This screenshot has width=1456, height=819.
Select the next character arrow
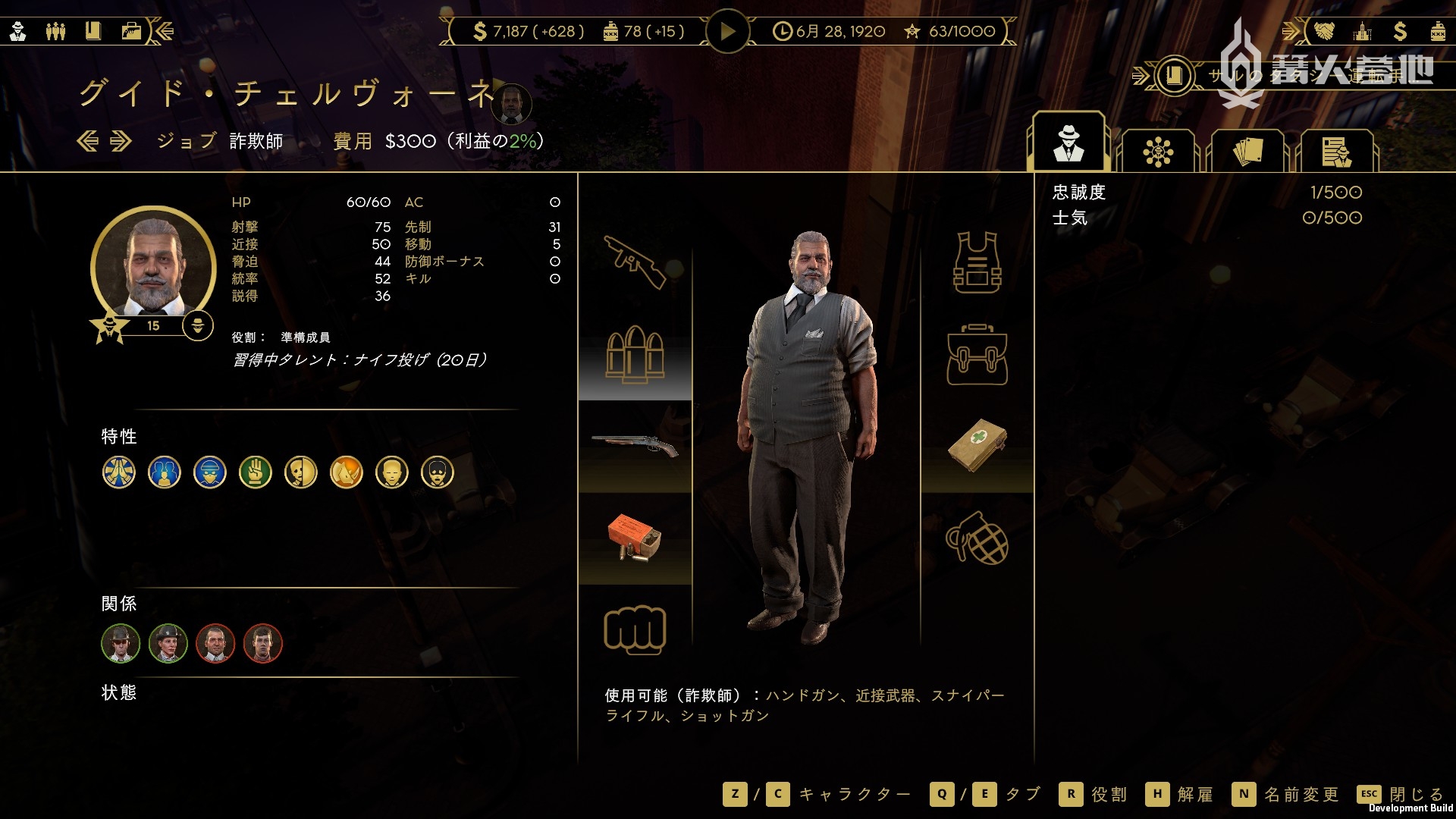click(x=121, y=141)
